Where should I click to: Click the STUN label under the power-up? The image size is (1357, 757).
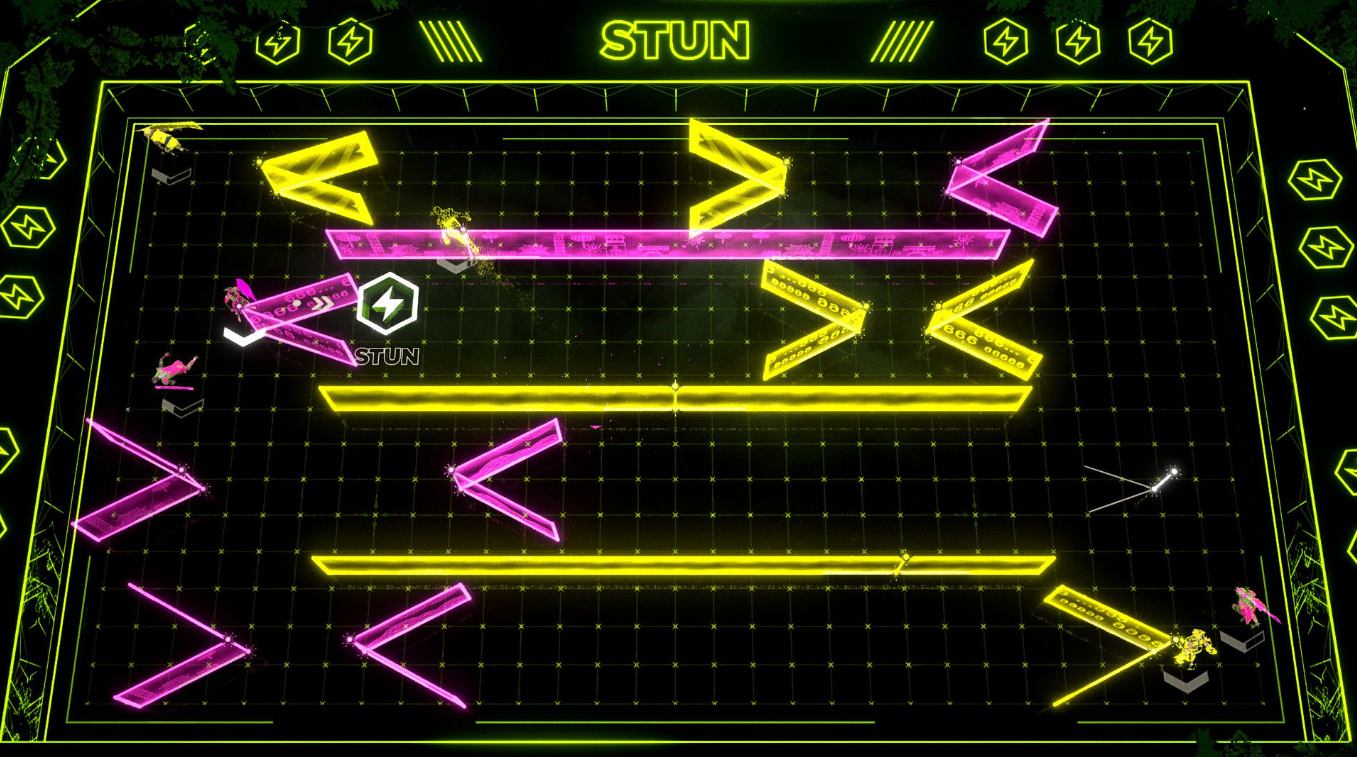coord(385,355)
